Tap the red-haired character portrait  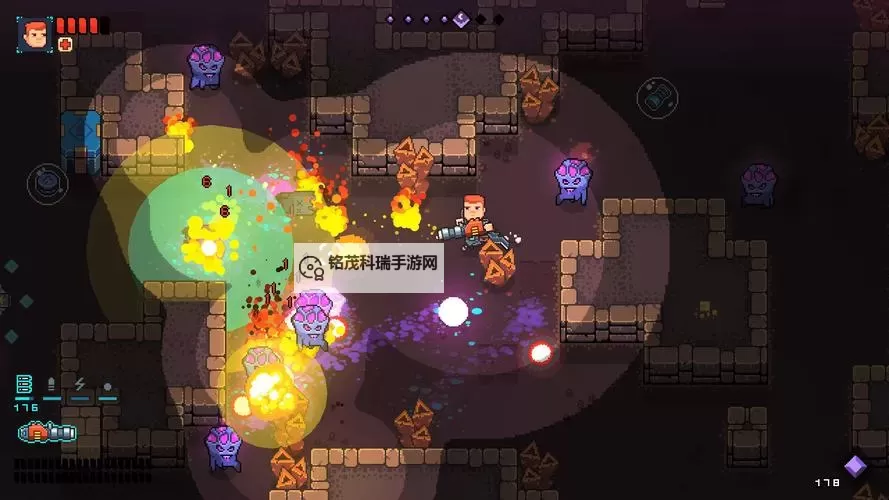[x=36, y=33]
